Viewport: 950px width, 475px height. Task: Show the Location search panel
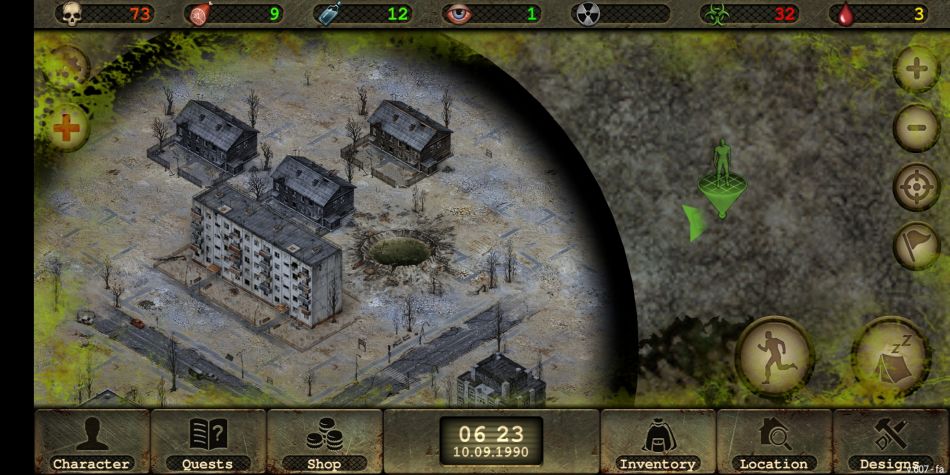coord(773,441)
